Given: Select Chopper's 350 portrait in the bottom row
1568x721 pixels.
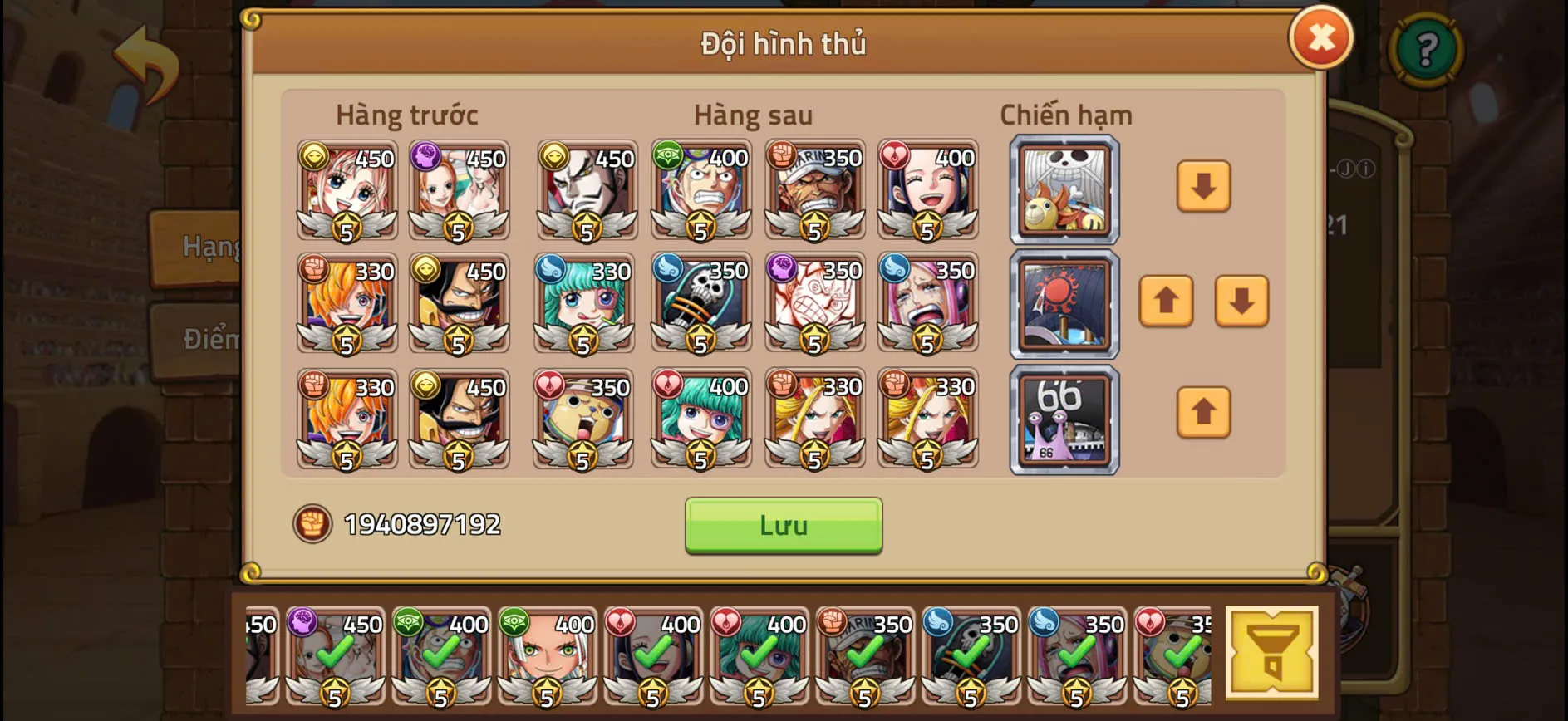Looking at the screenshot, I should pyautogui.click(x=583, y=419).
